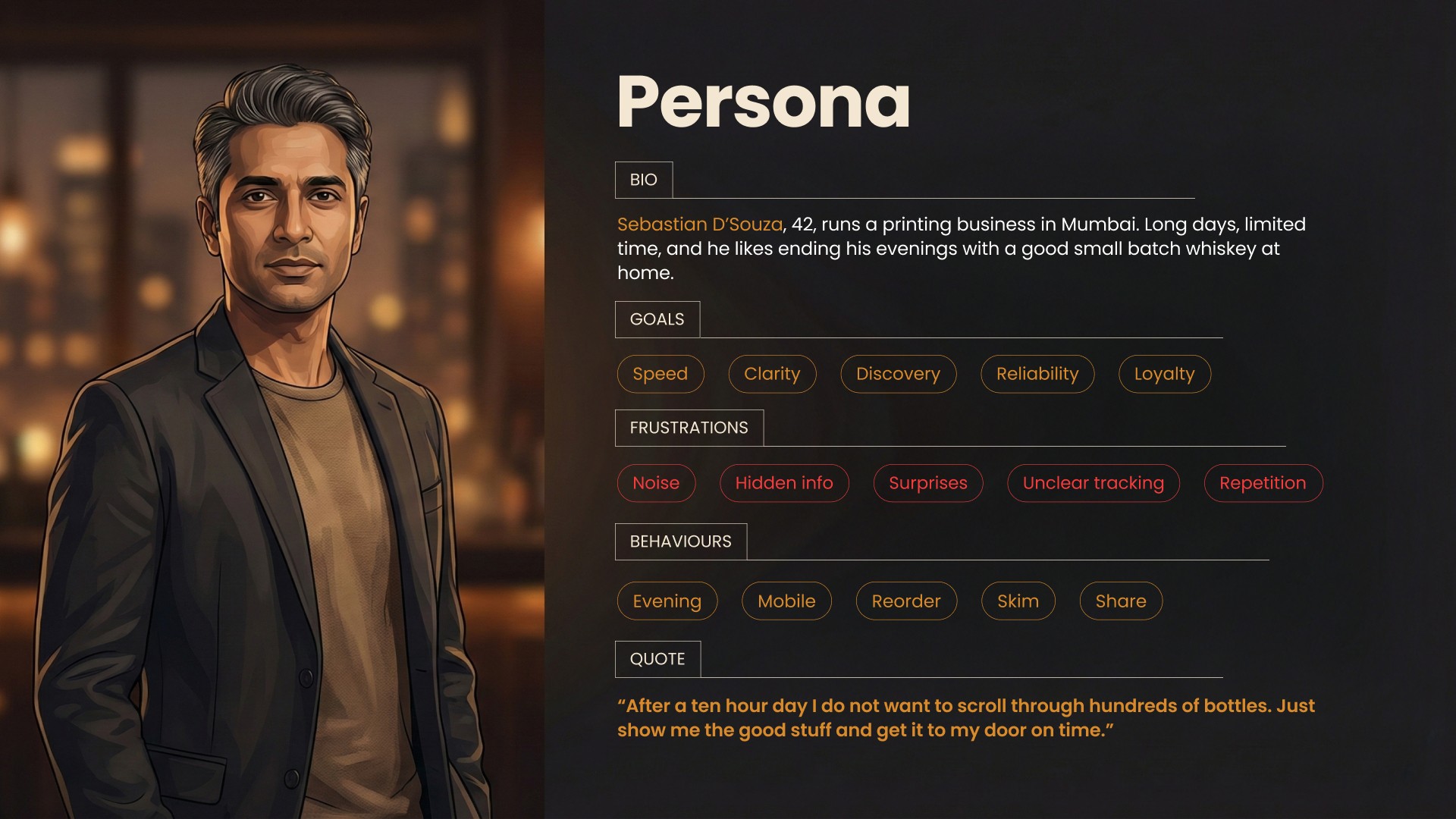The width and height of the screenshot is (1456, 819).
Task: Pick the Repetition frustration chip
Action: pyautogui.click(x=1263, y=483)
